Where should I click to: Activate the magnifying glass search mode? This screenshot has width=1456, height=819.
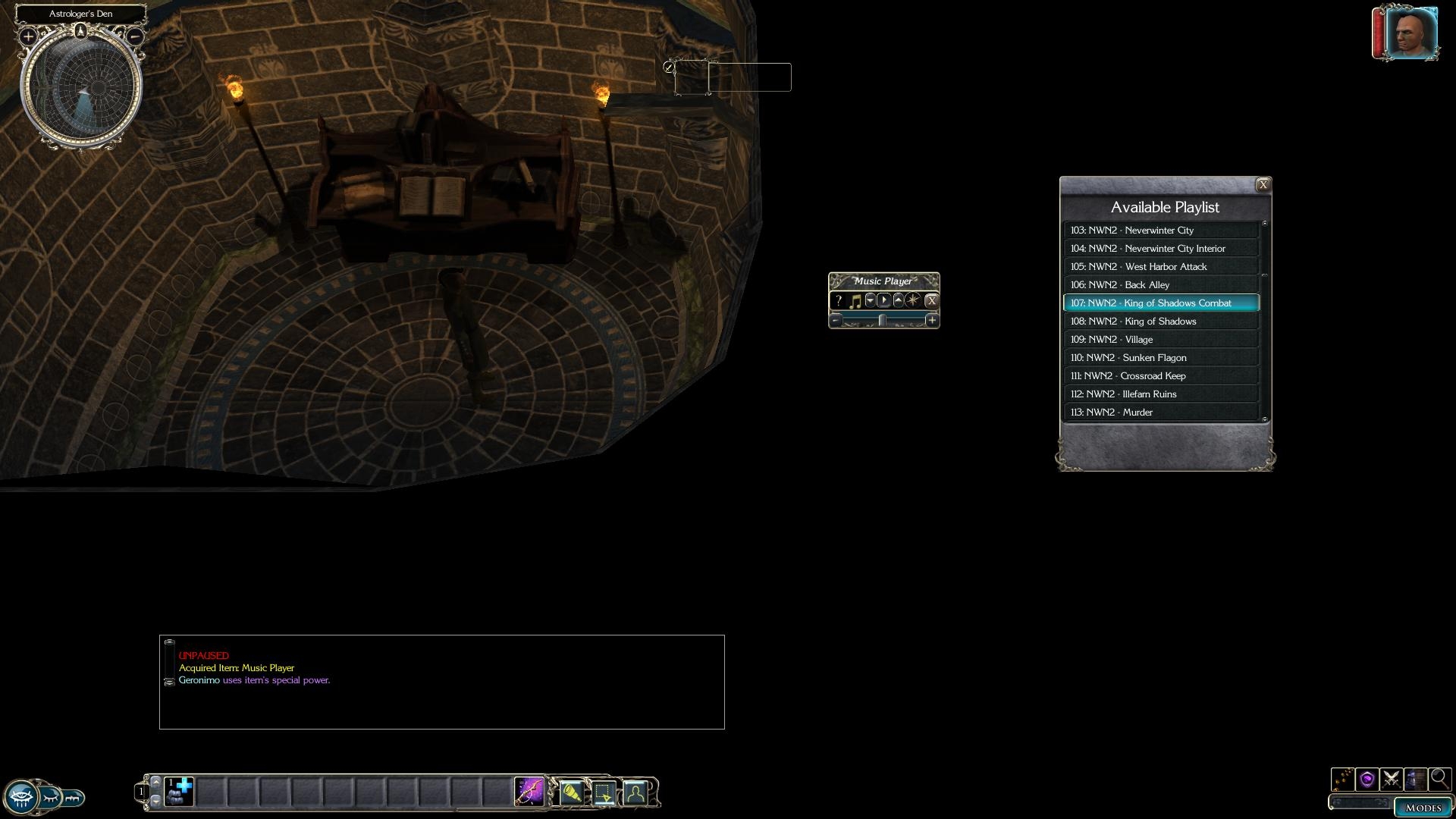tap(1439, 778)
